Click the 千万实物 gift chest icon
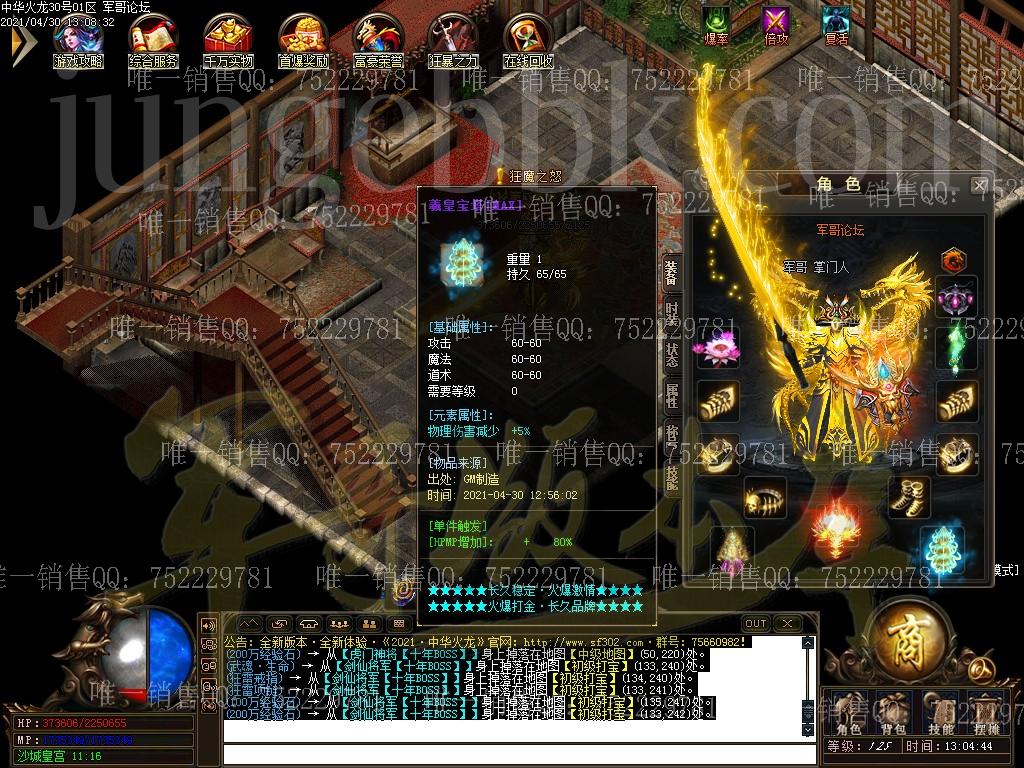 click(228, 38)
